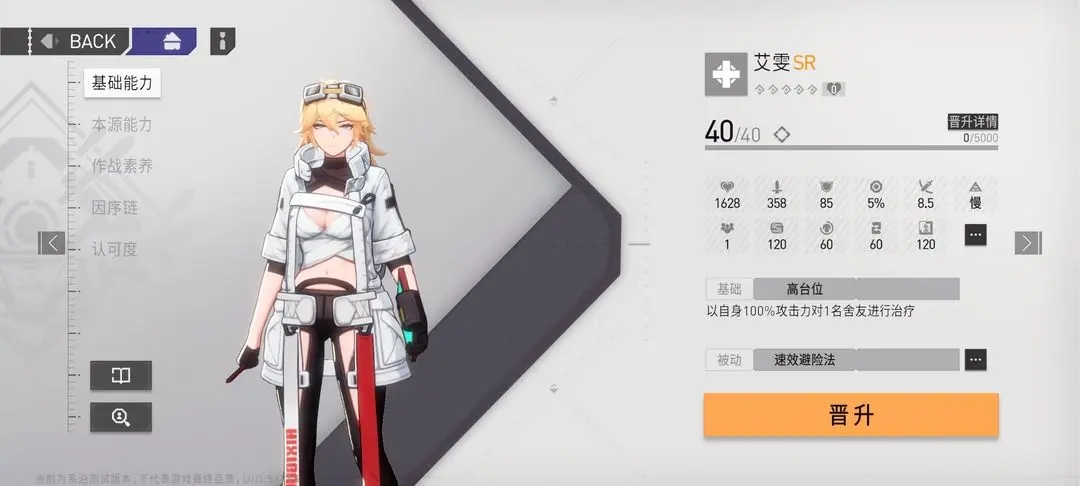Click the orange 晋升 promote button
Image resolution: width=1080 pixels, height=486 pixels.
click(851, 415)
